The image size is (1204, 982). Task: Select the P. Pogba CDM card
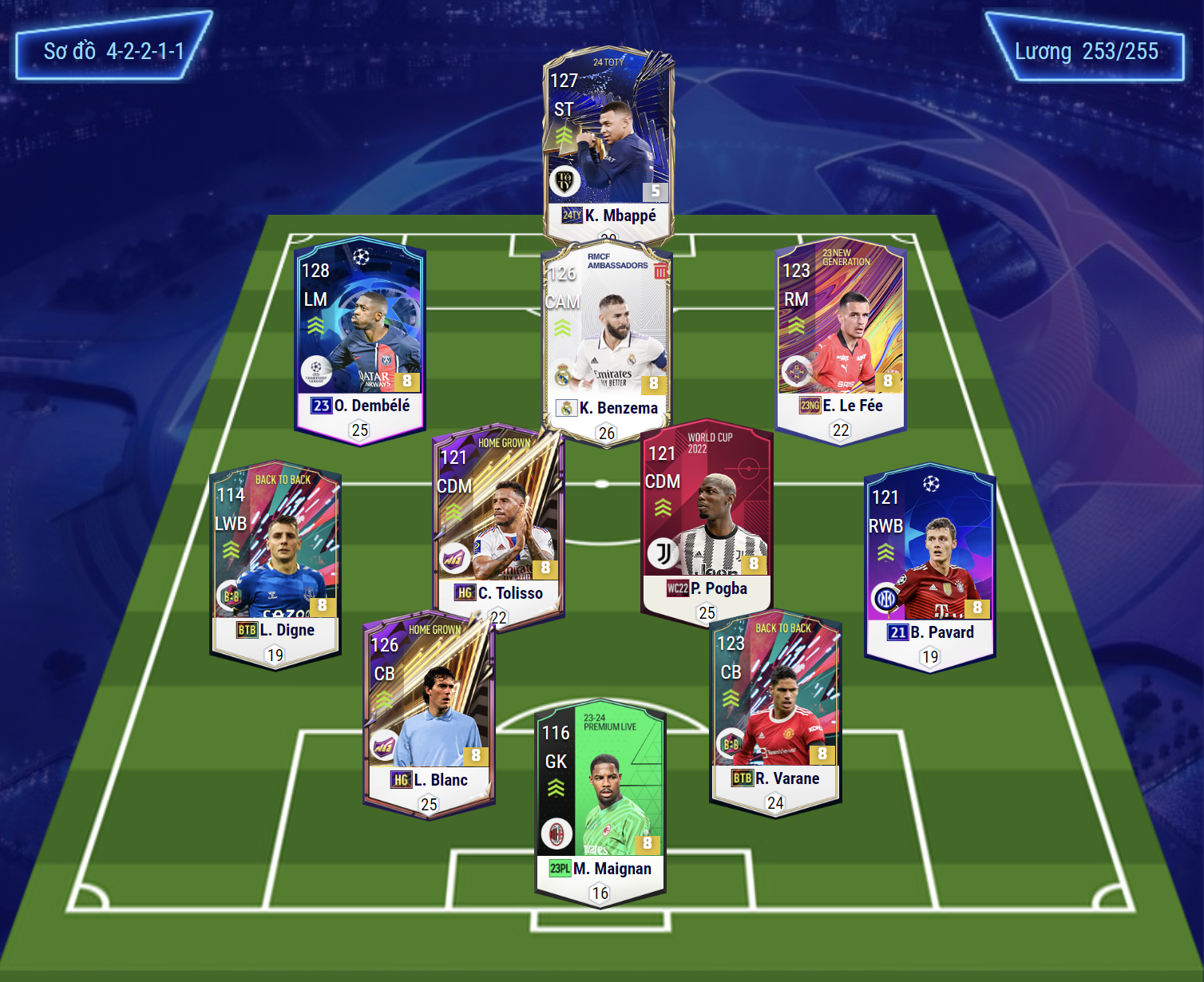pos(707,515)
